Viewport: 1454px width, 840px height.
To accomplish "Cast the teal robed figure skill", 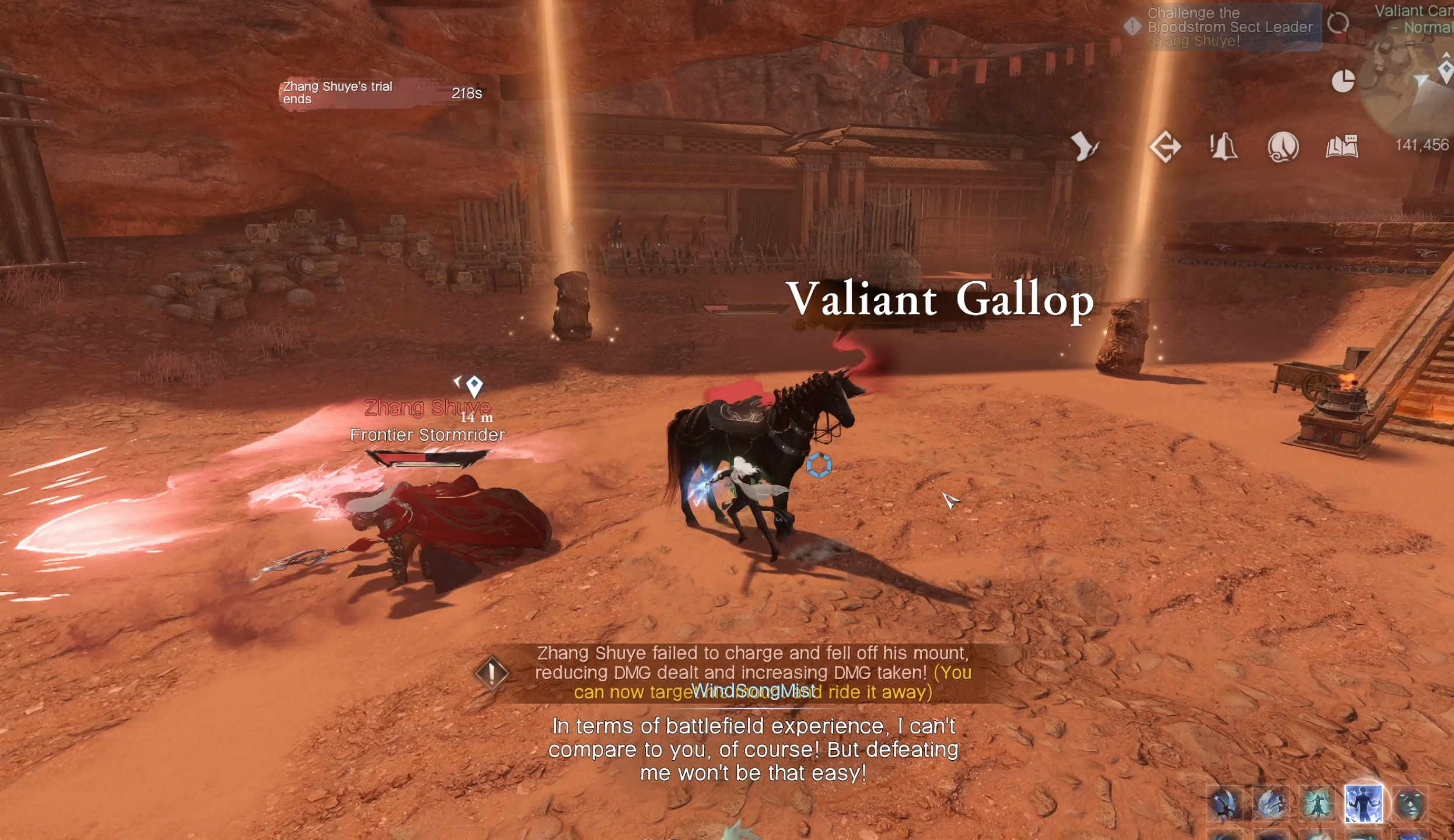I will click(1317, 804).
